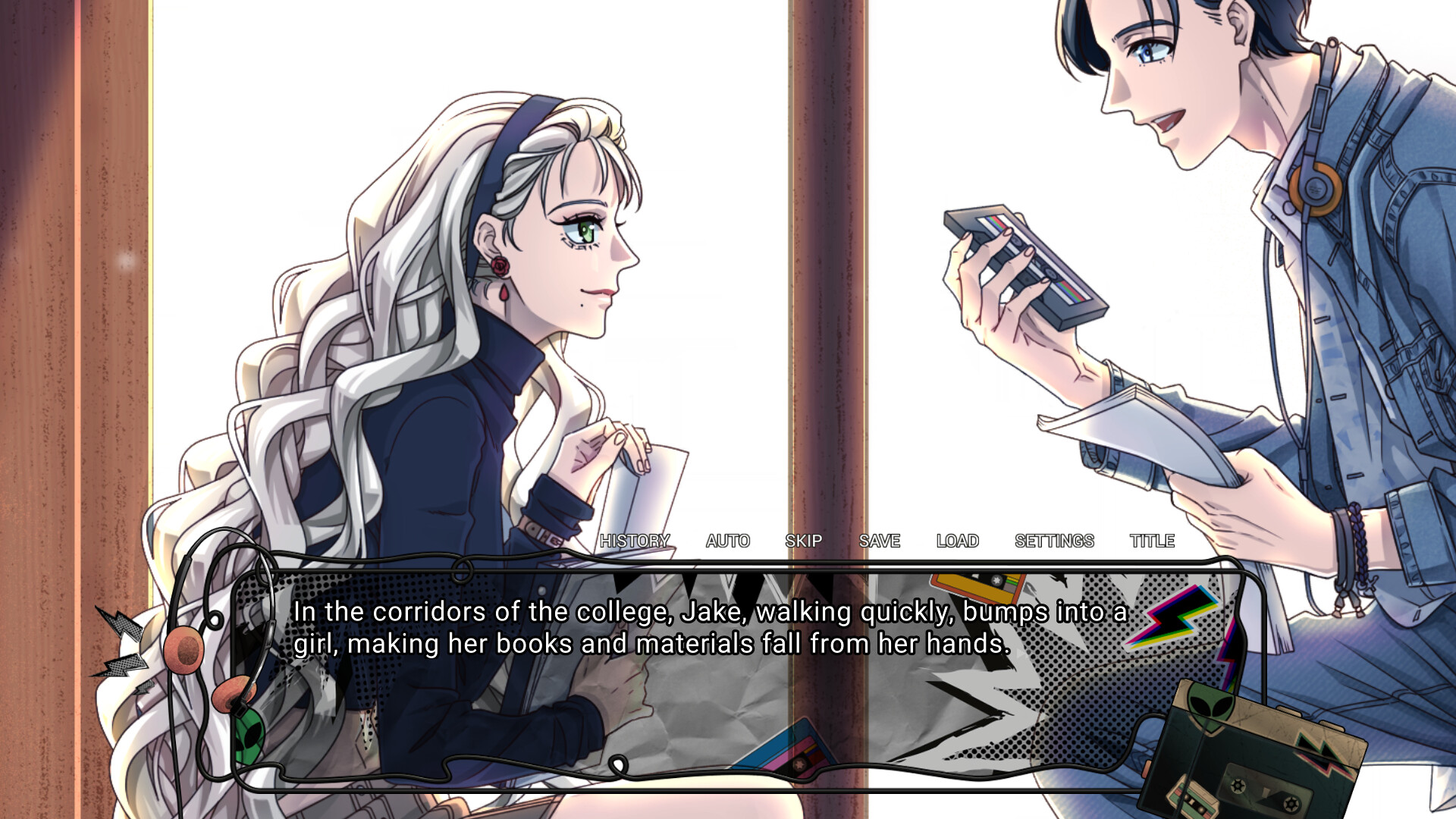
Task: Open the LOAD screen
Action: click(958, 541)
